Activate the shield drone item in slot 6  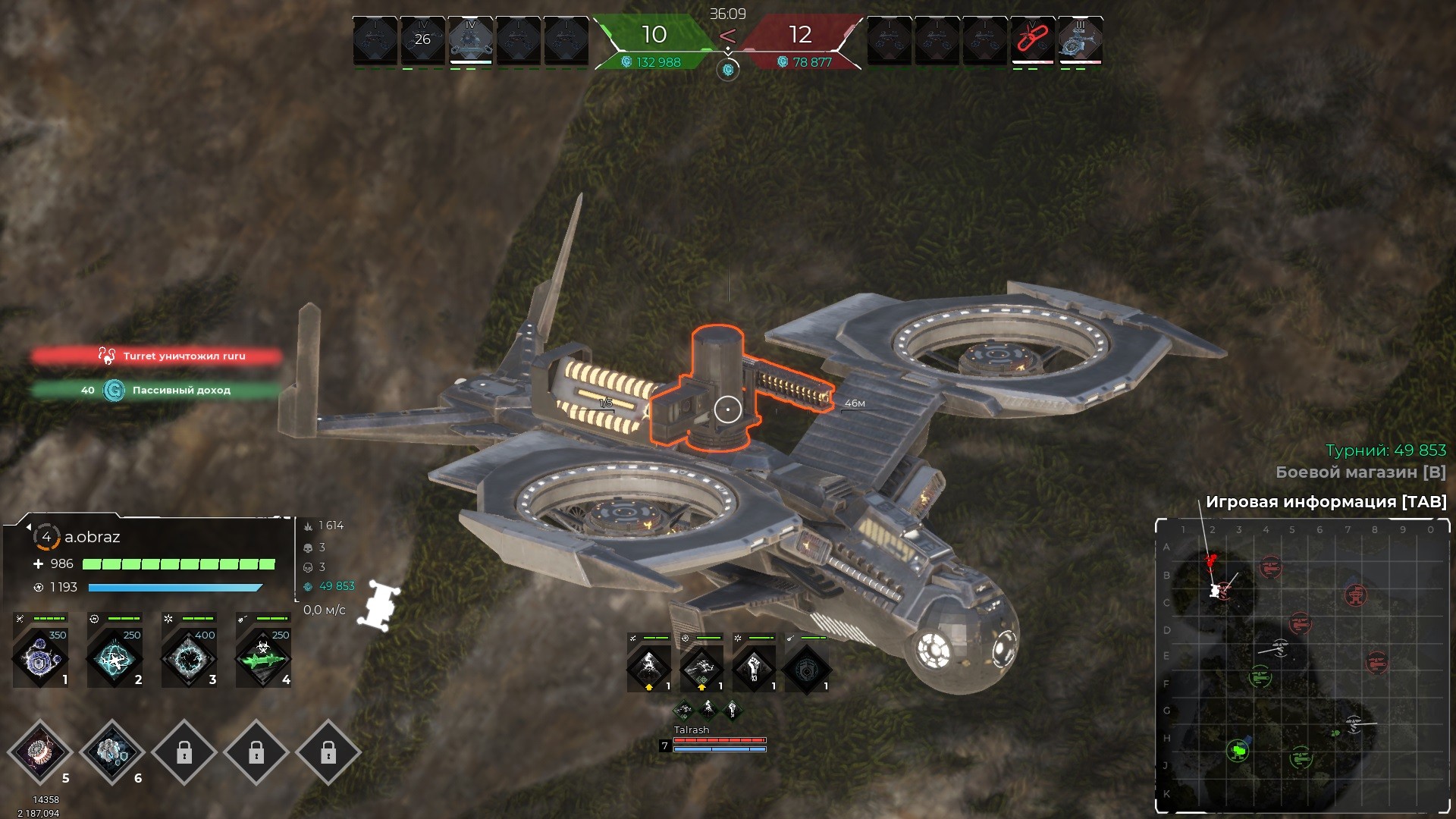point(112,752)
